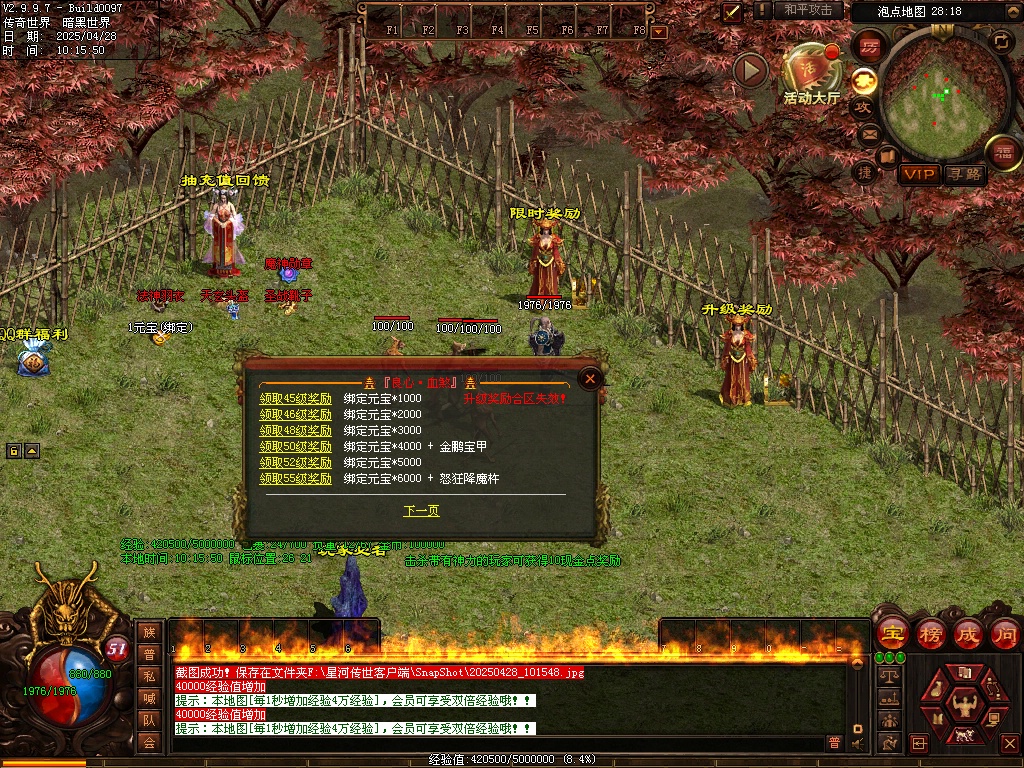The width and height of the screenshot is (1024, 768).
Task: Open the 榜 rankings button
Action: (x=930, y=633)
